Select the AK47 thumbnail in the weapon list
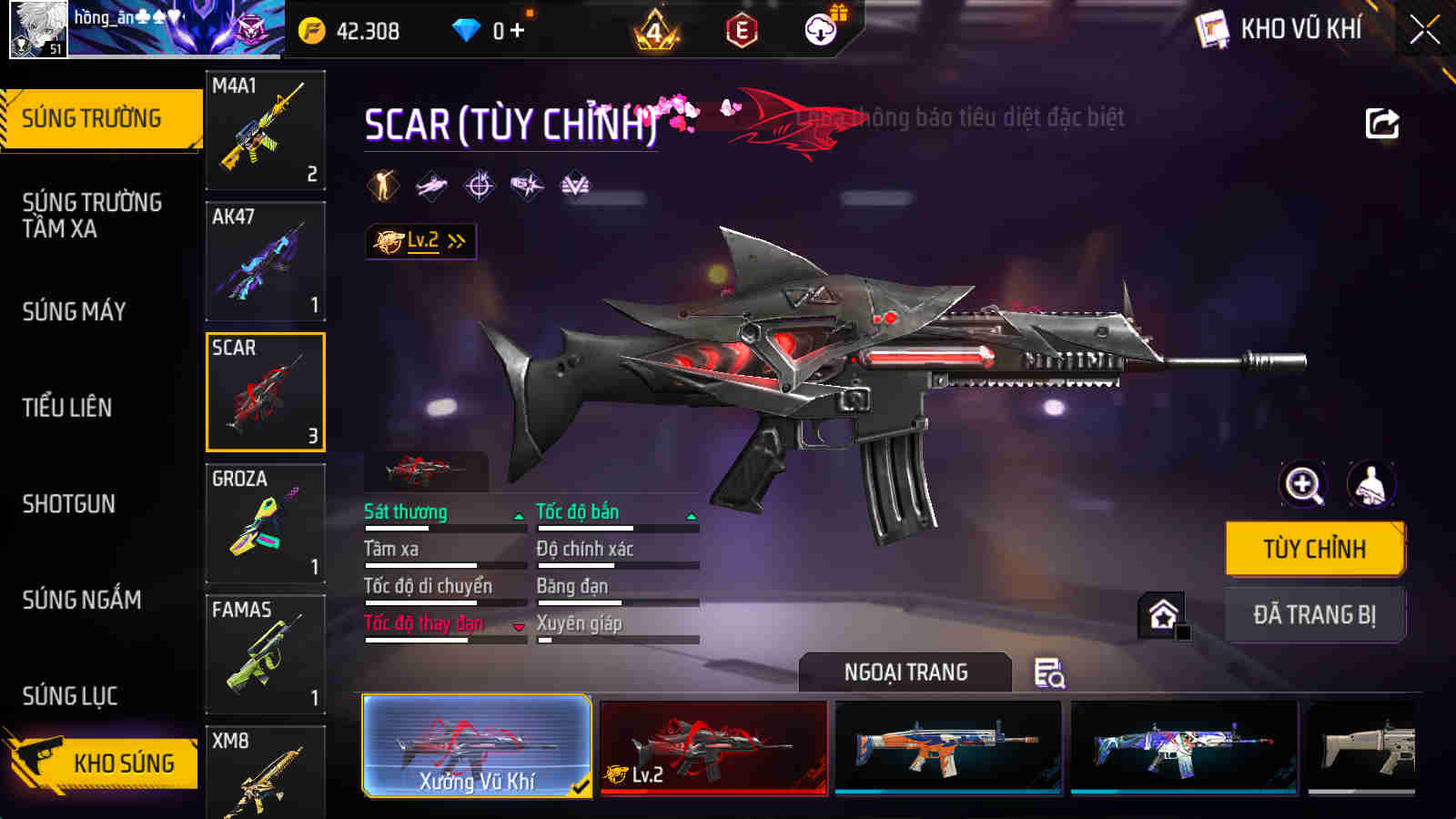This screenshot has width=1456, height=819. pos(265,261)
